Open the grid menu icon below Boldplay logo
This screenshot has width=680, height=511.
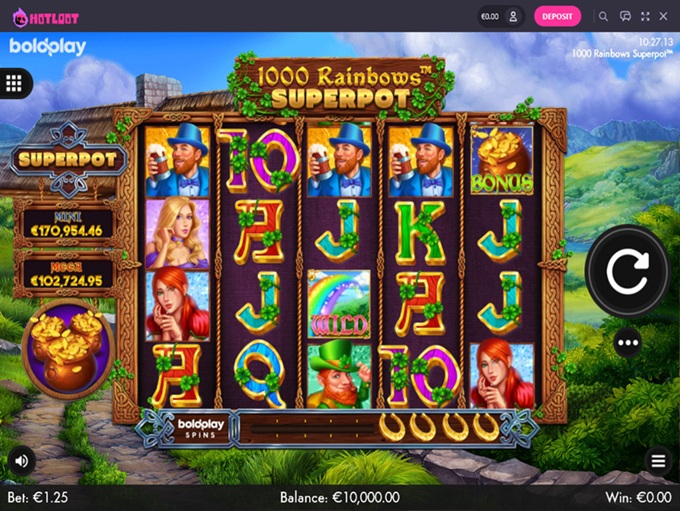[x=14, y=83]
